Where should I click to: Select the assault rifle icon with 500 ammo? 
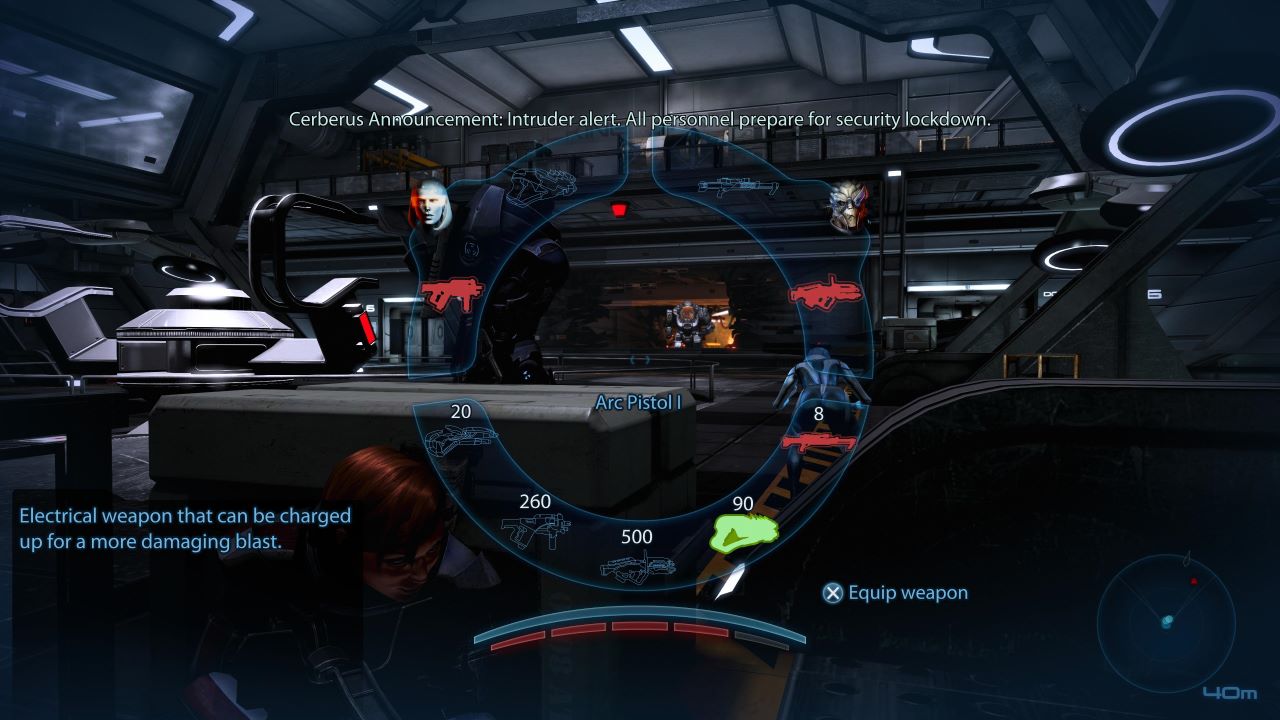pos(638,570)
